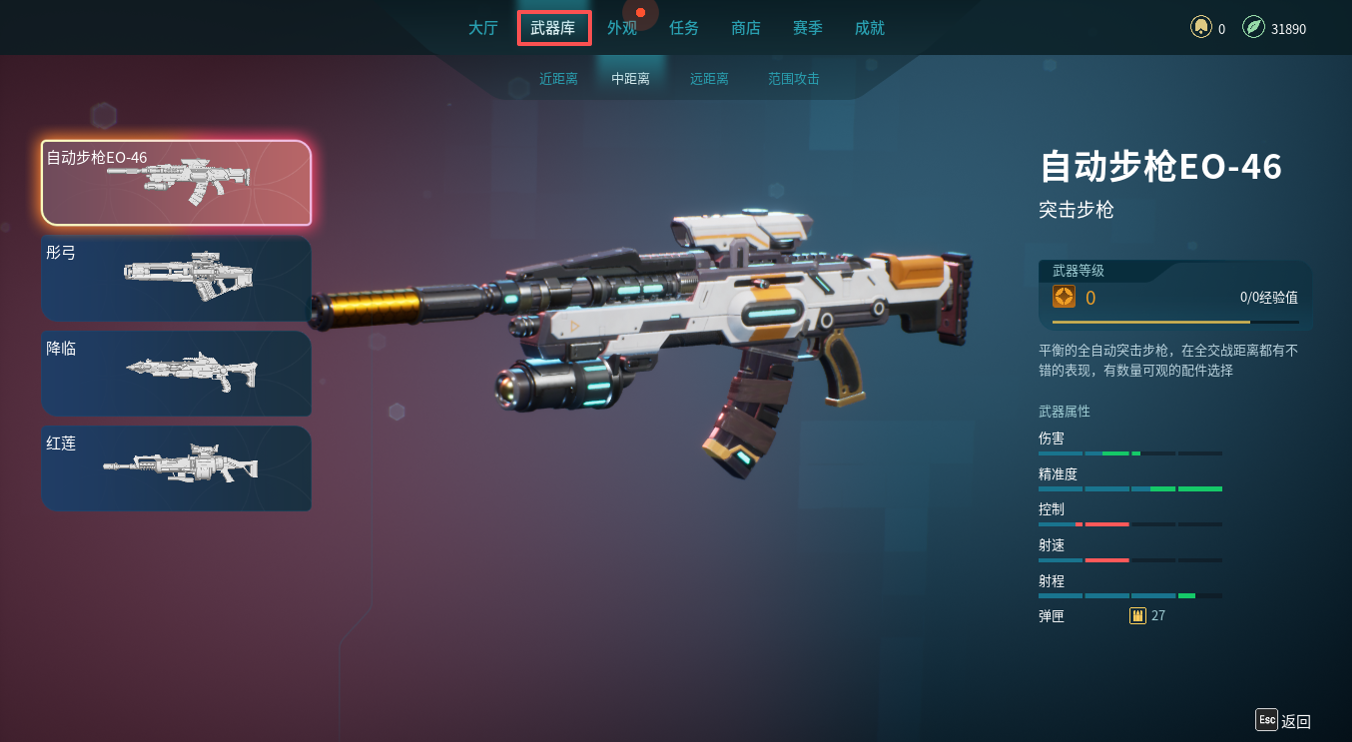Select the 中距离 mid range category

(631, 79)
